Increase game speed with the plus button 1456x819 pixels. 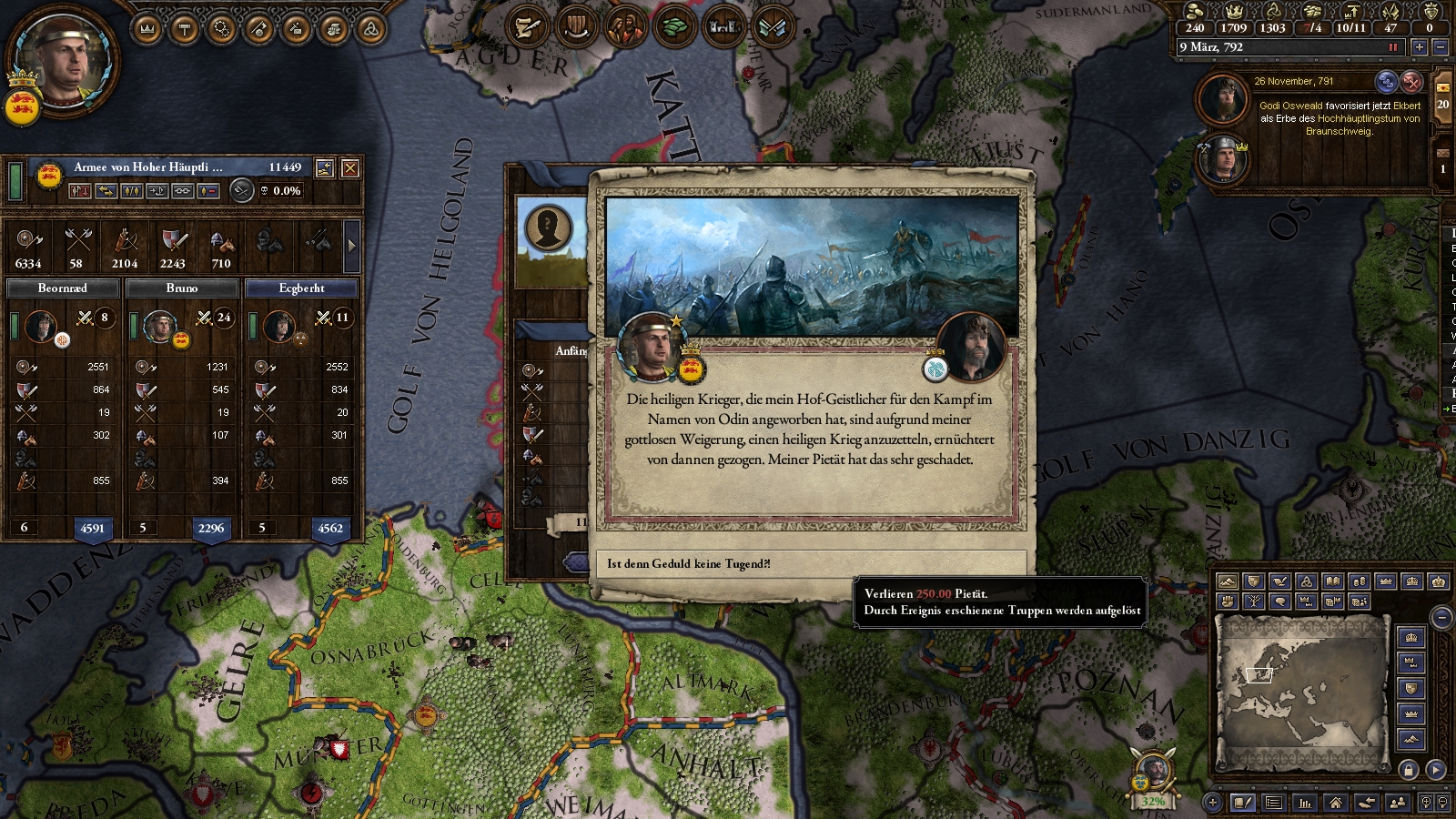point(1419,47)
